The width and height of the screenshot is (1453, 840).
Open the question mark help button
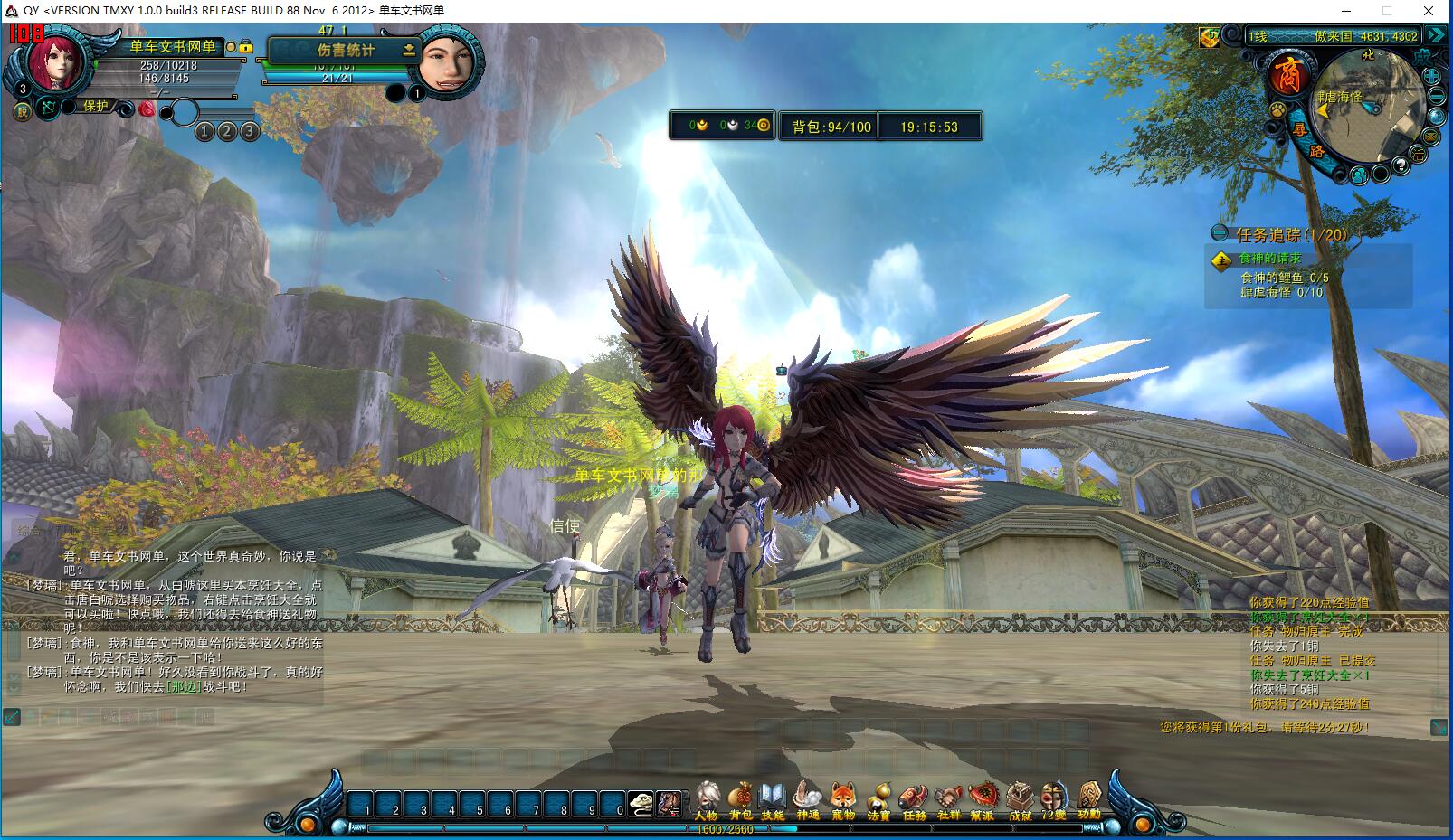pyautogui.click(x=1400, y=165)
